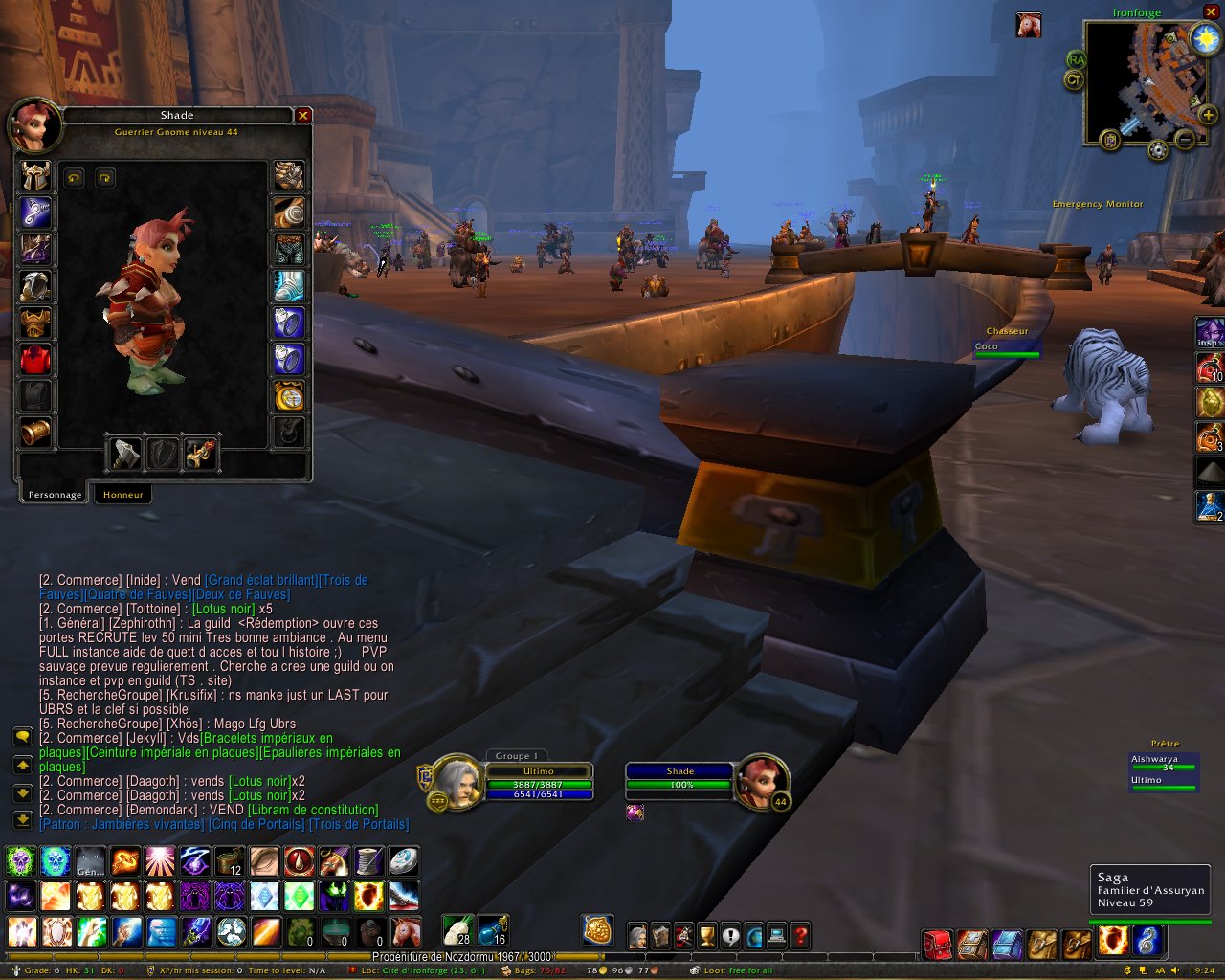Inspect the red shirt equipment slot
The image size is (1225, 980).
click(x=35, y=360)
